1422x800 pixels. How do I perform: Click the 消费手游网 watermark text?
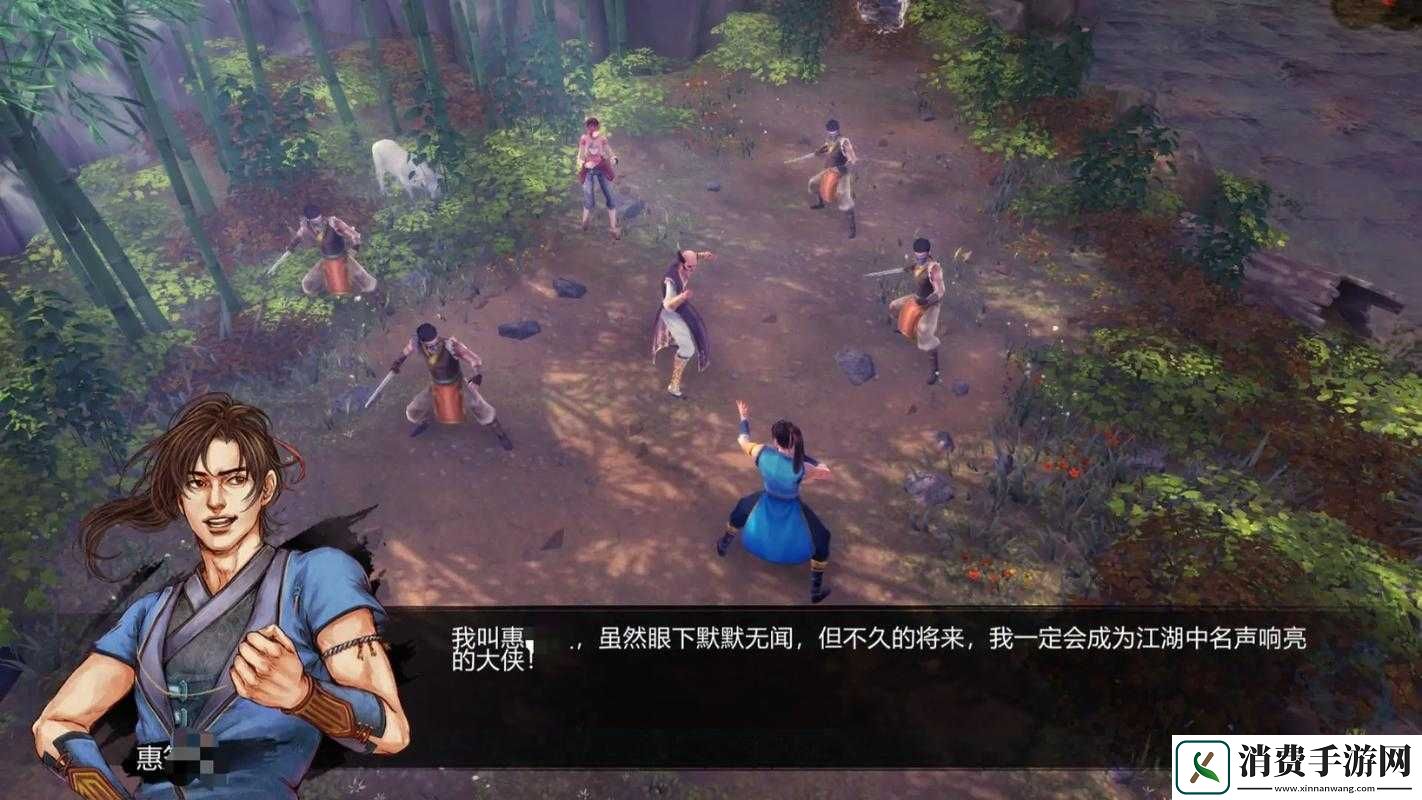point(1324,760)
